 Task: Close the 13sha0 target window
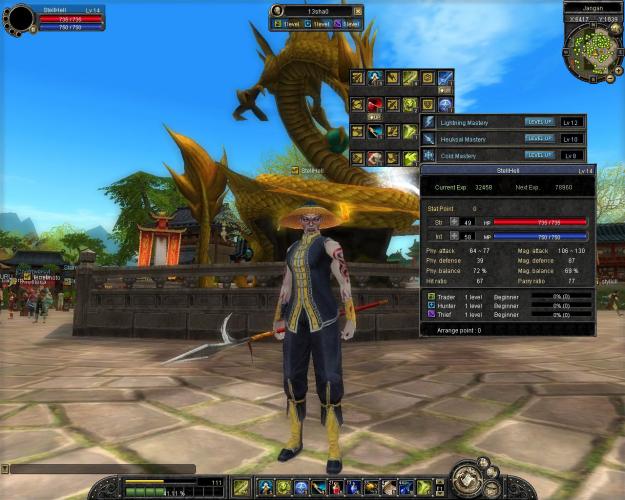tap(358, 11)
